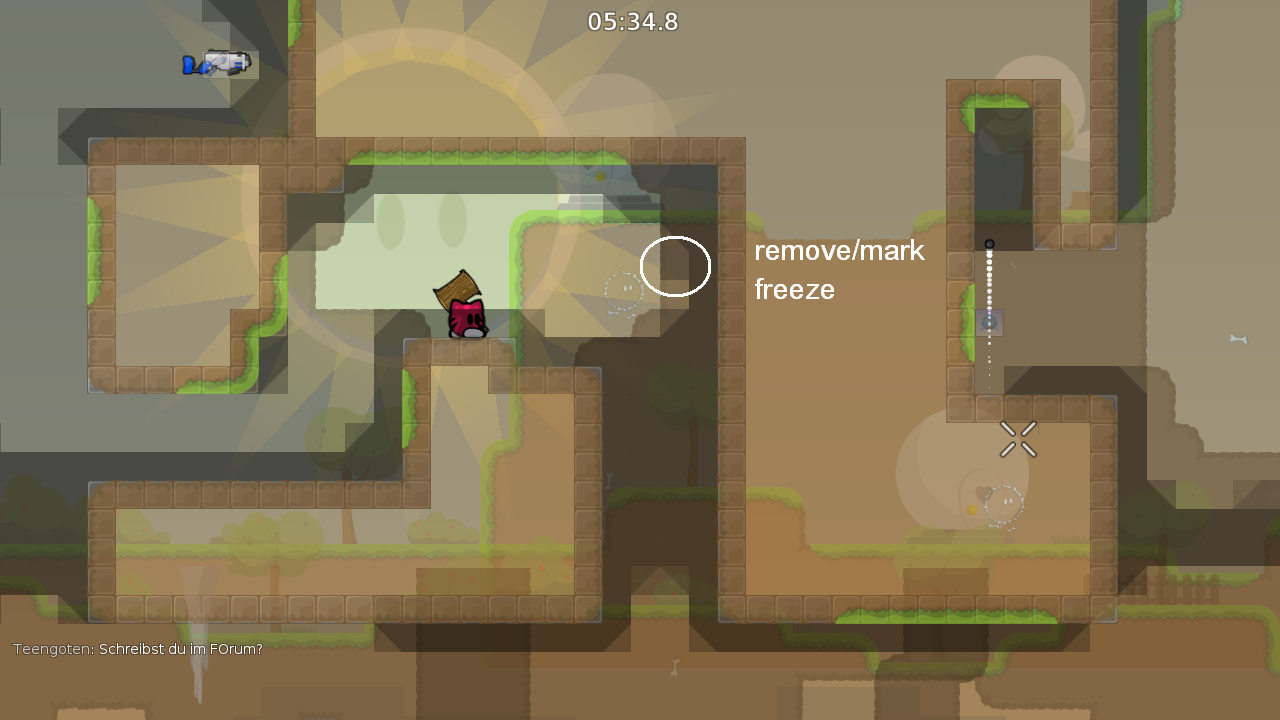Select the 'freeze' annotation text

(794, 290)
